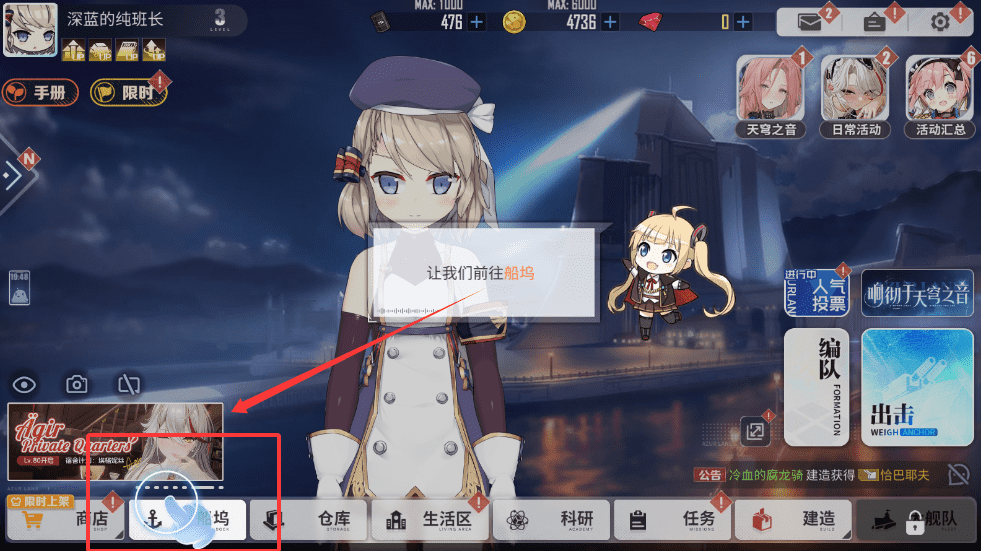The height and width of the screenshot is (551, 981).
Task: Open the 活动汇总 event summary icon
Action: tap(940, 96)
